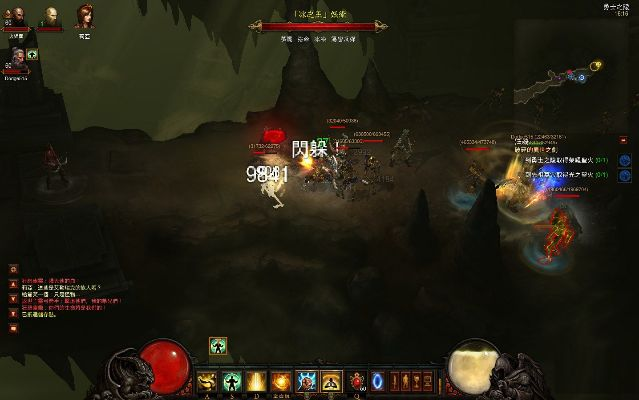Screen dimensions: 639x400
Task: Select the first skill slot on the action bar
Action: pos(207,381)
